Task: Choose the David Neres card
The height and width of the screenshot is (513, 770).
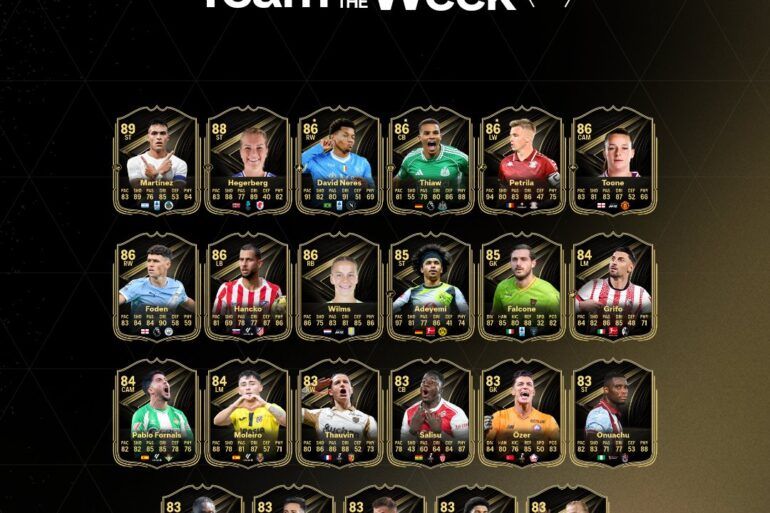Action: [339, 160]
